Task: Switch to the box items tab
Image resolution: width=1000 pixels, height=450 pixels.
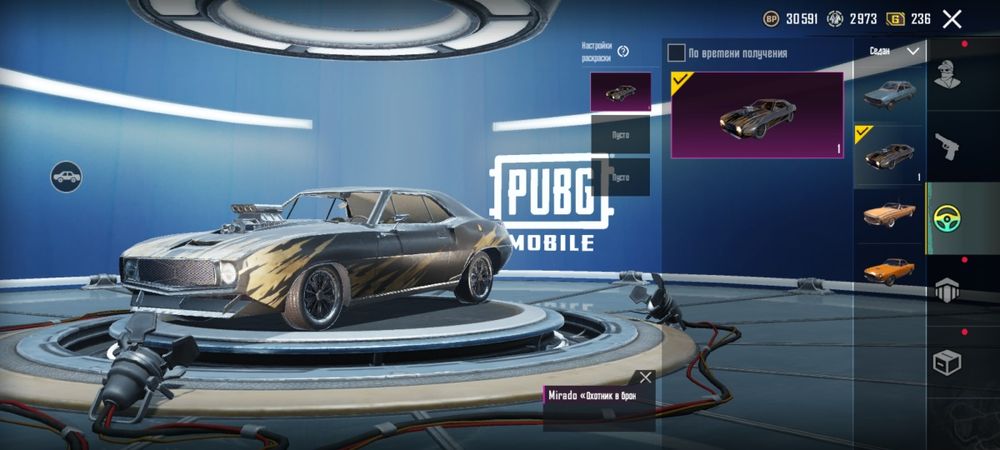Action: point(947,362)
